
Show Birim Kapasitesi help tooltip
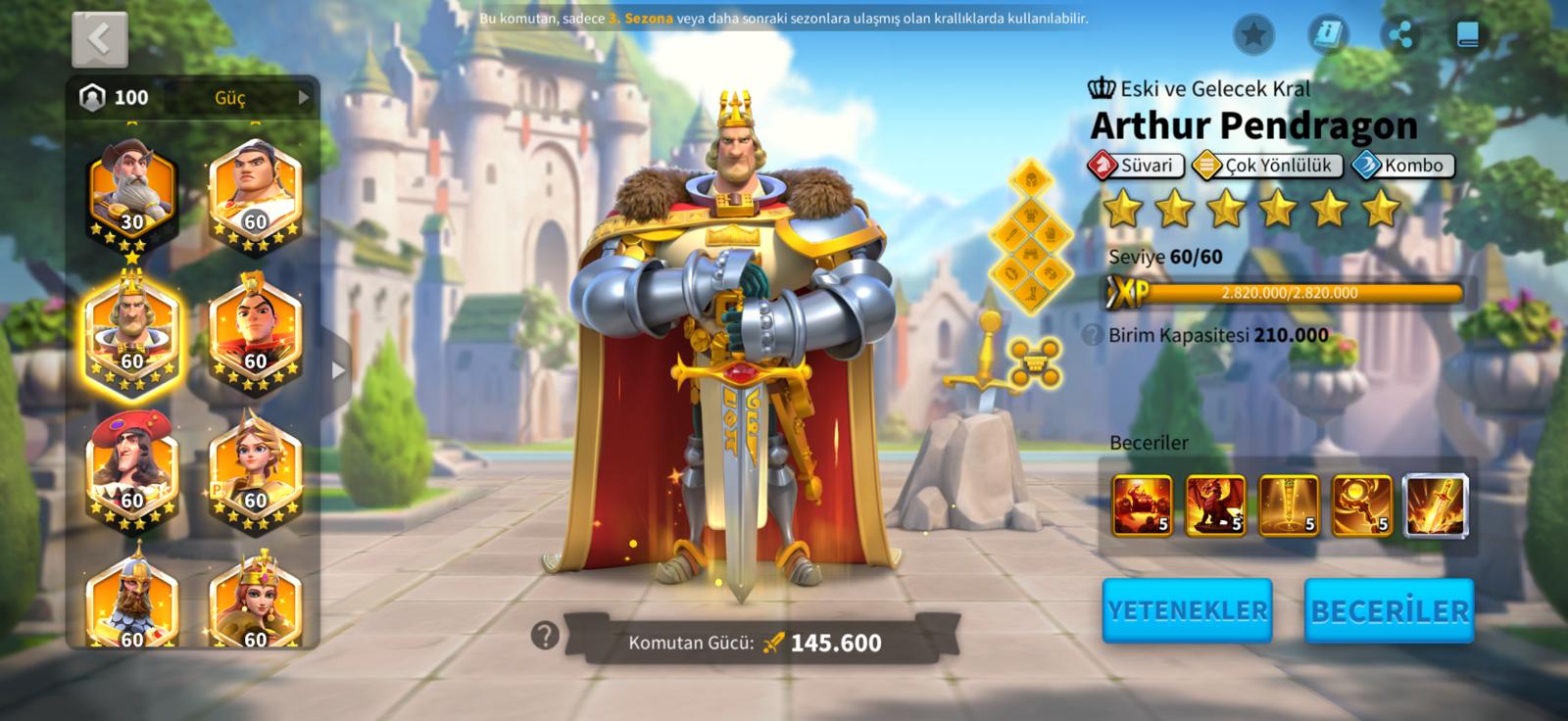click(x=1092, y=335)
